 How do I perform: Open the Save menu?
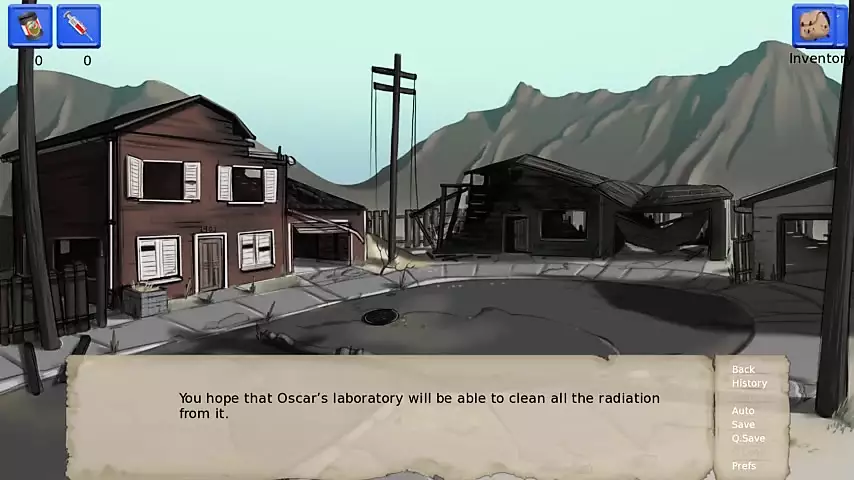(743, 425)
